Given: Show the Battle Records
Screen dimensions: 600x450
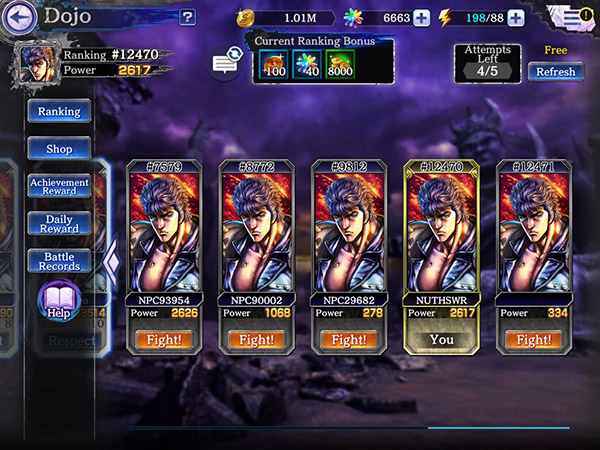Looking at the screenshot, I should (x=59, y=261).
